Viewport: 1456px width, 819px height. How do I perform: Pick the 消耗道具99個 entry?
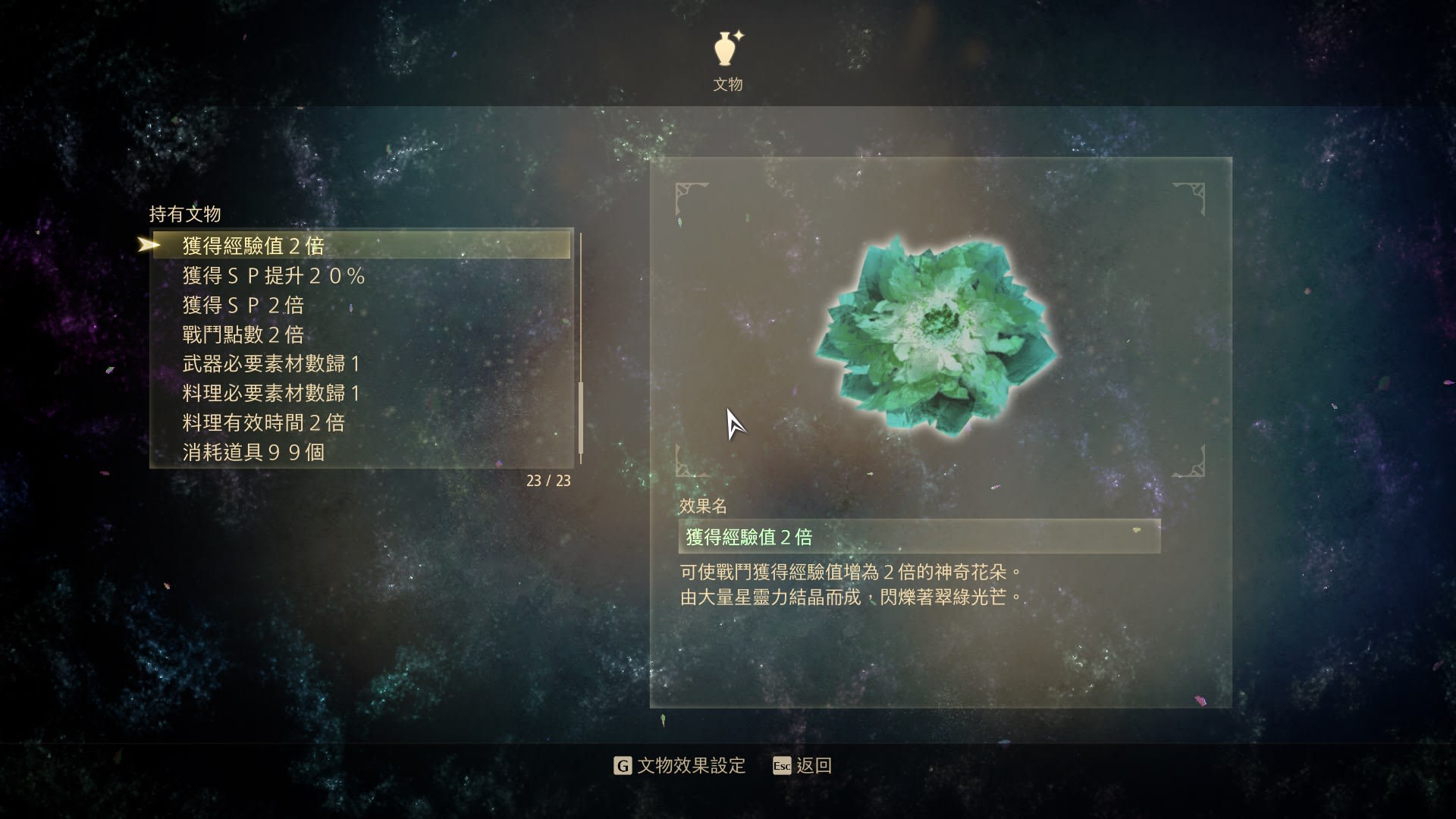click(x=253, y=452)
